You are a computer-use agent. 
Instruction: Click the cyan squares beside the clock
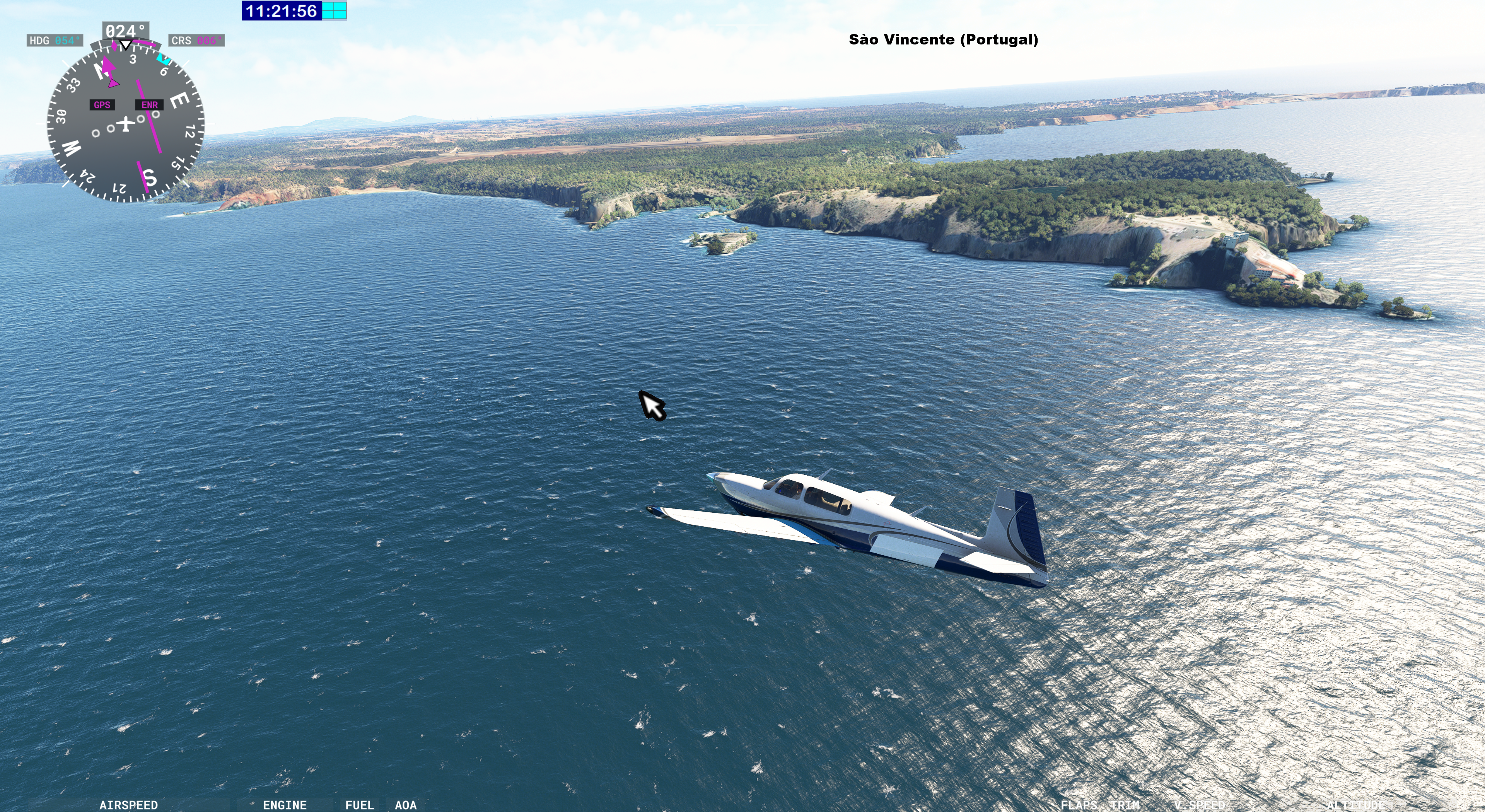click(335, 11)
